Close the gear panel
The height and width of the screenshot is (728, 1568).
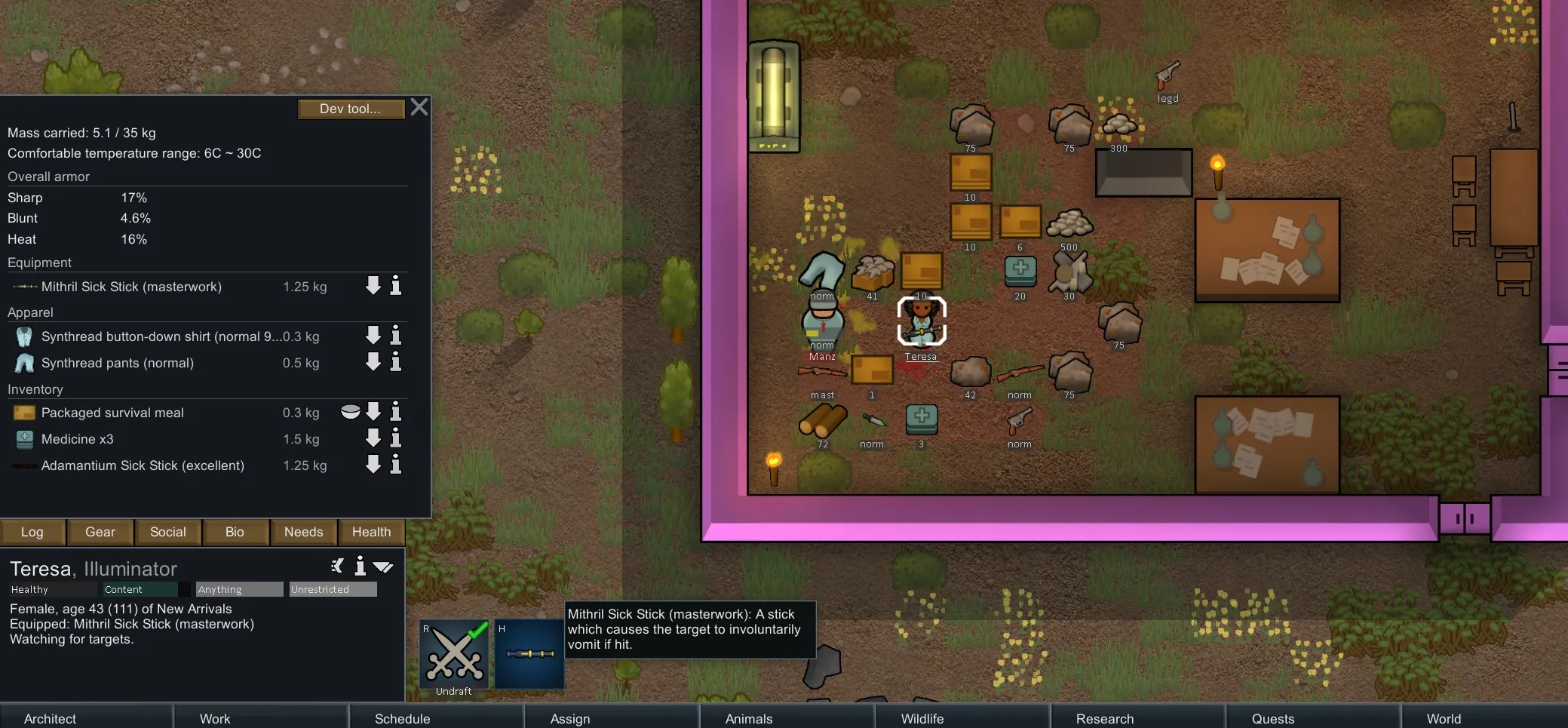click(419, 107)
